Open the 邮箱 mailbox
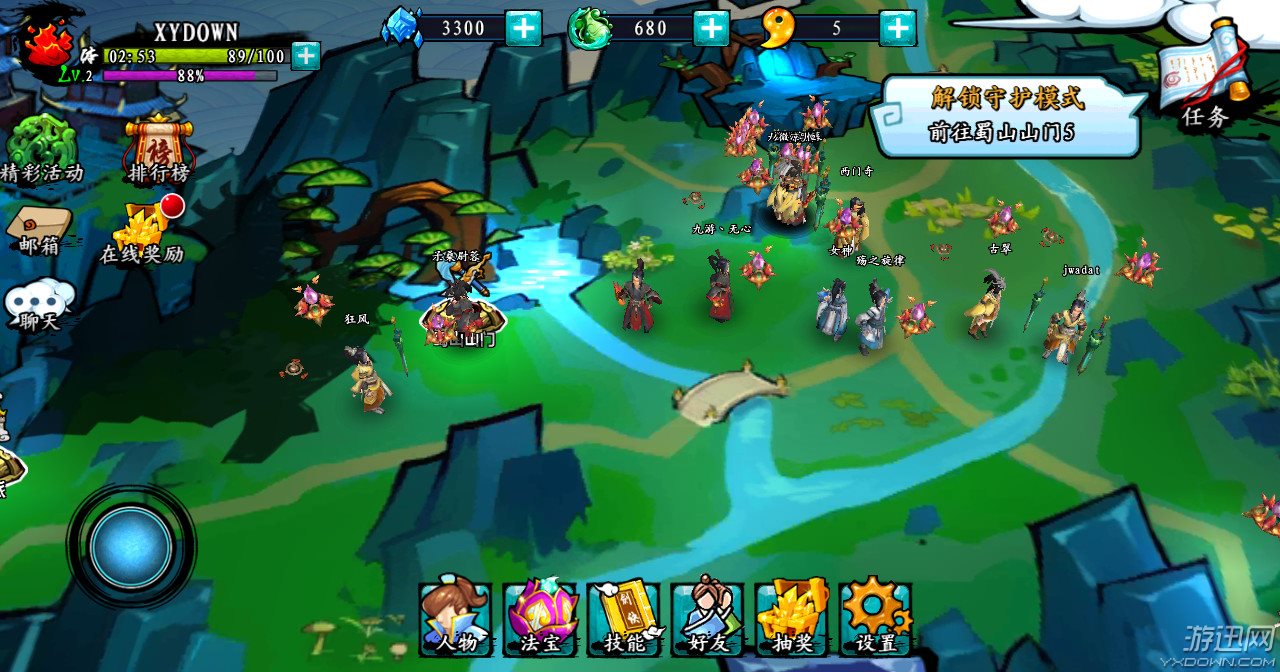 coord(39,229)
